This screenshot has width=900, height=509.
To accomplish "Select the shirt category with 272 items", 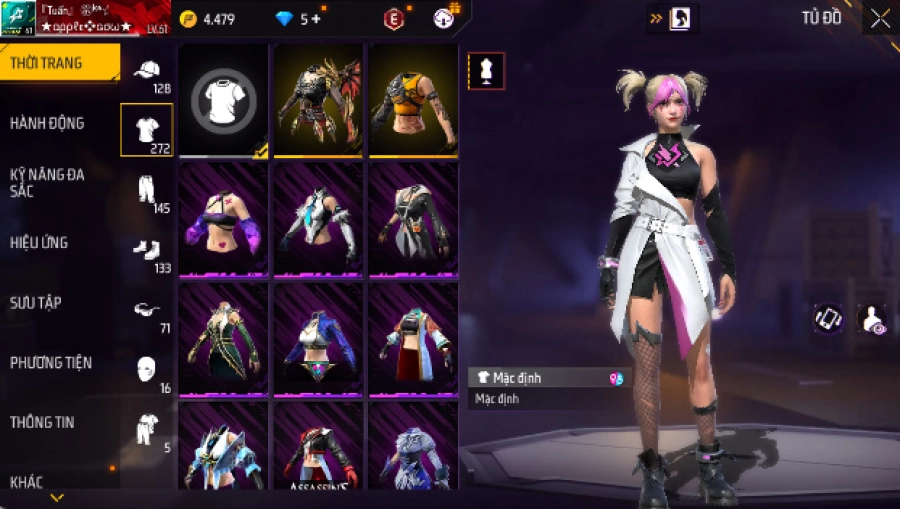I will (x=147, y=130).
